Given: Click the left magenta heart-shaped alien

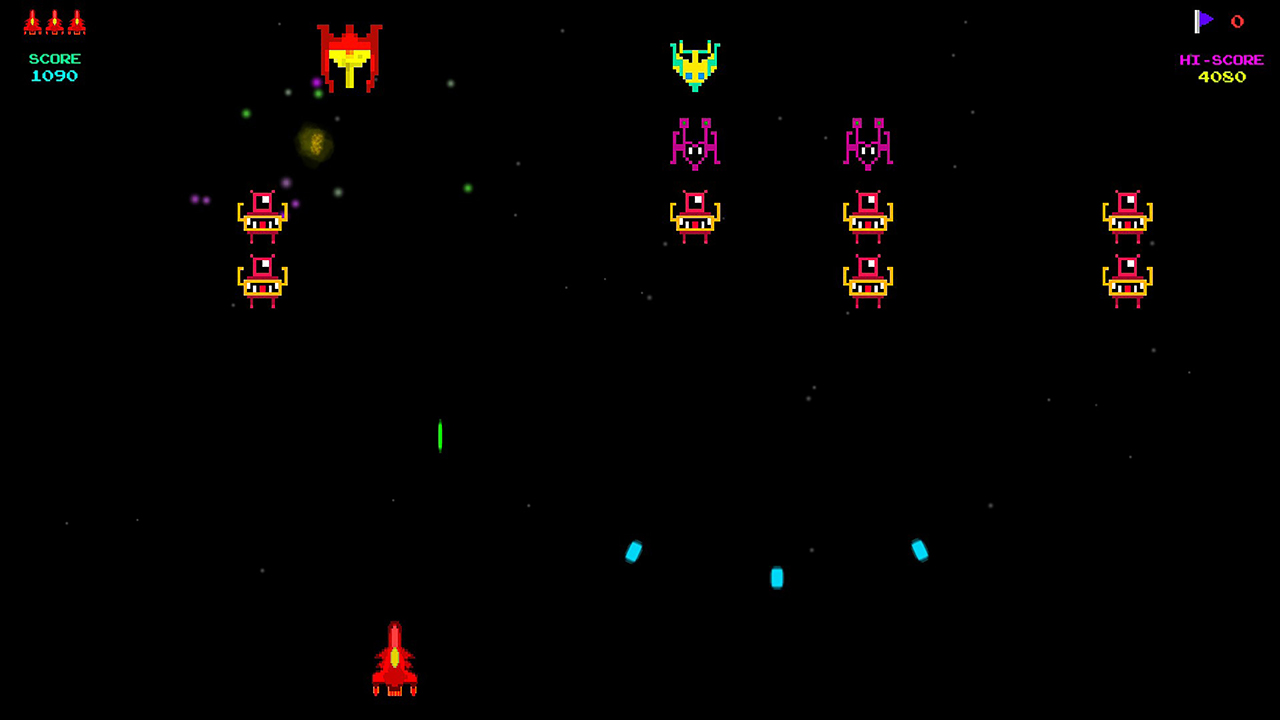Looking at the screenshot, I should [696, 143].
